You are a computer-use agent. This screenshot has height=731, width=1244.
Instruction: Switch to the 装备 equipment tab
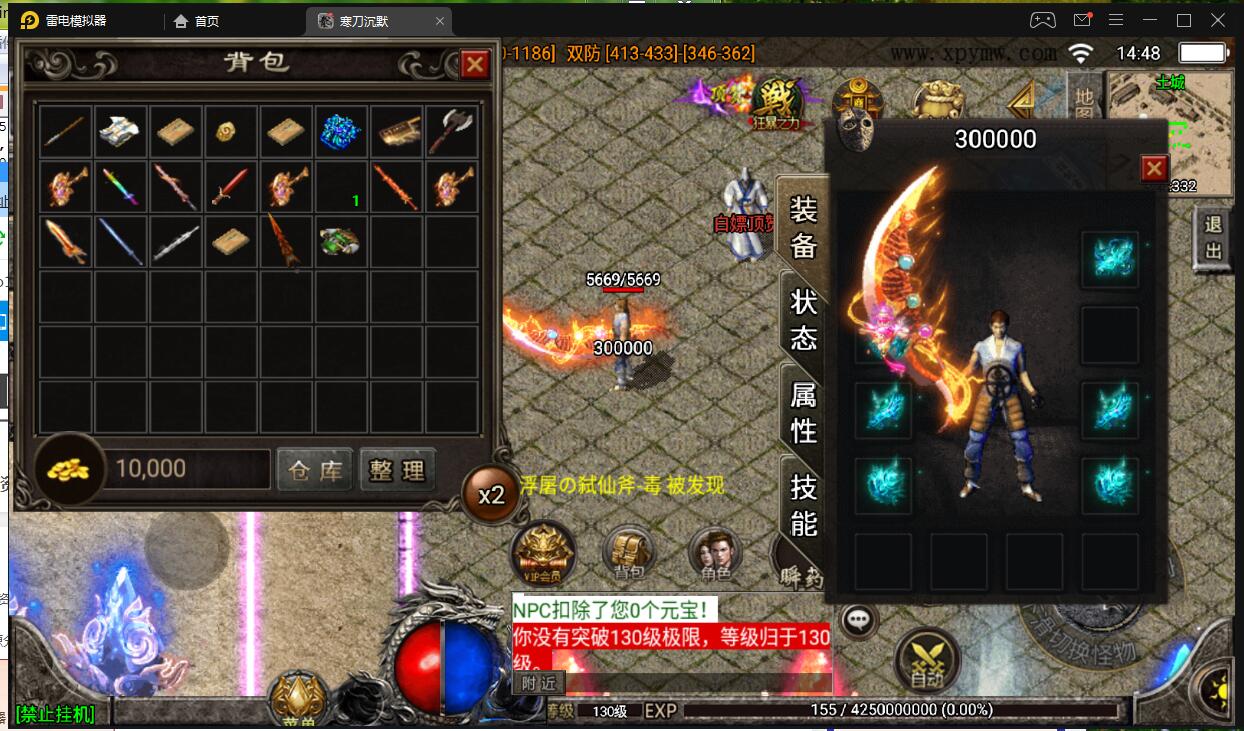coord(804,228)
